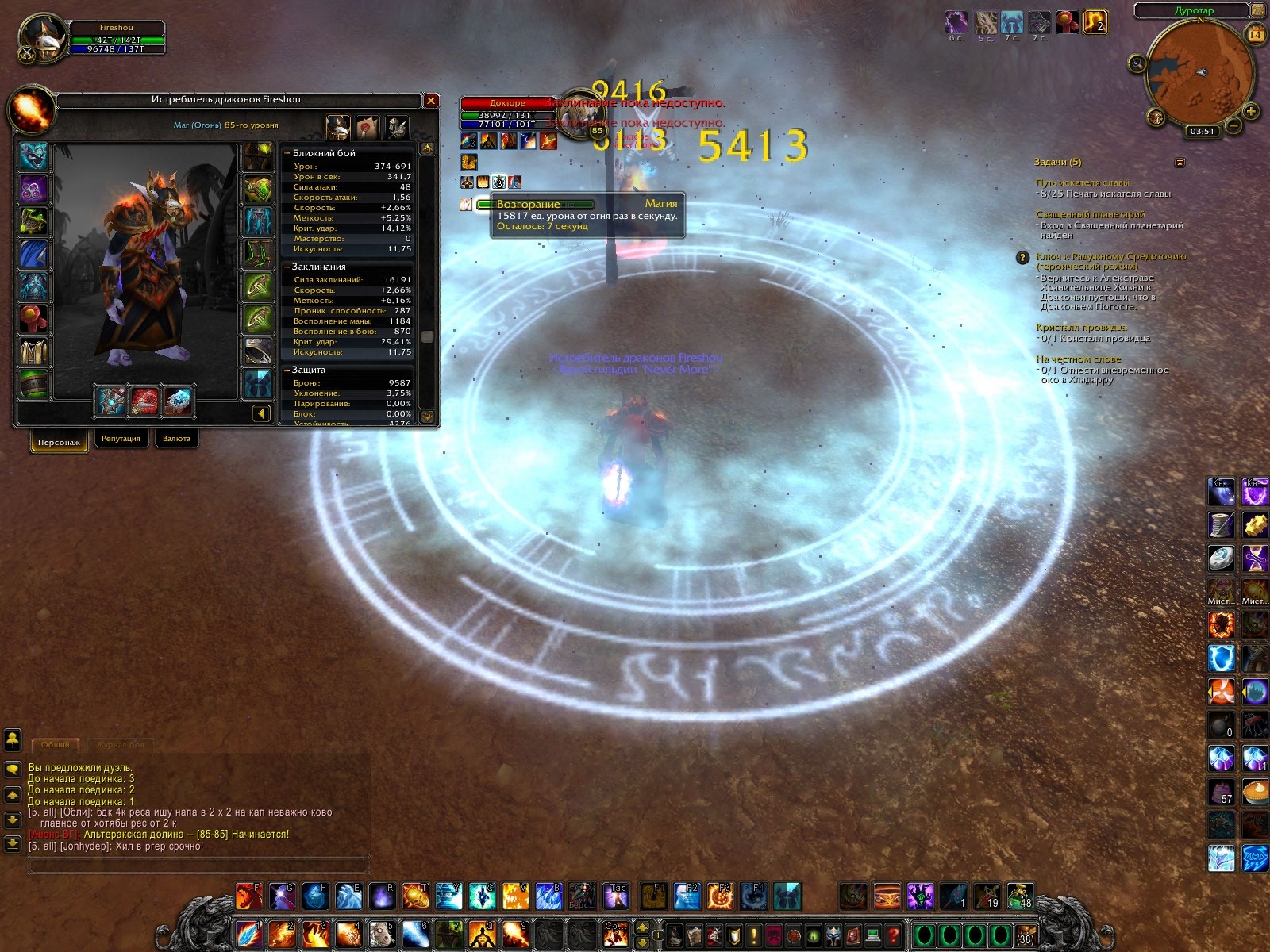This screenshot has height=952, width=1270.
Task: Switch to the Репутация tab
Action: pyautogui.click(x=121, y=439)
